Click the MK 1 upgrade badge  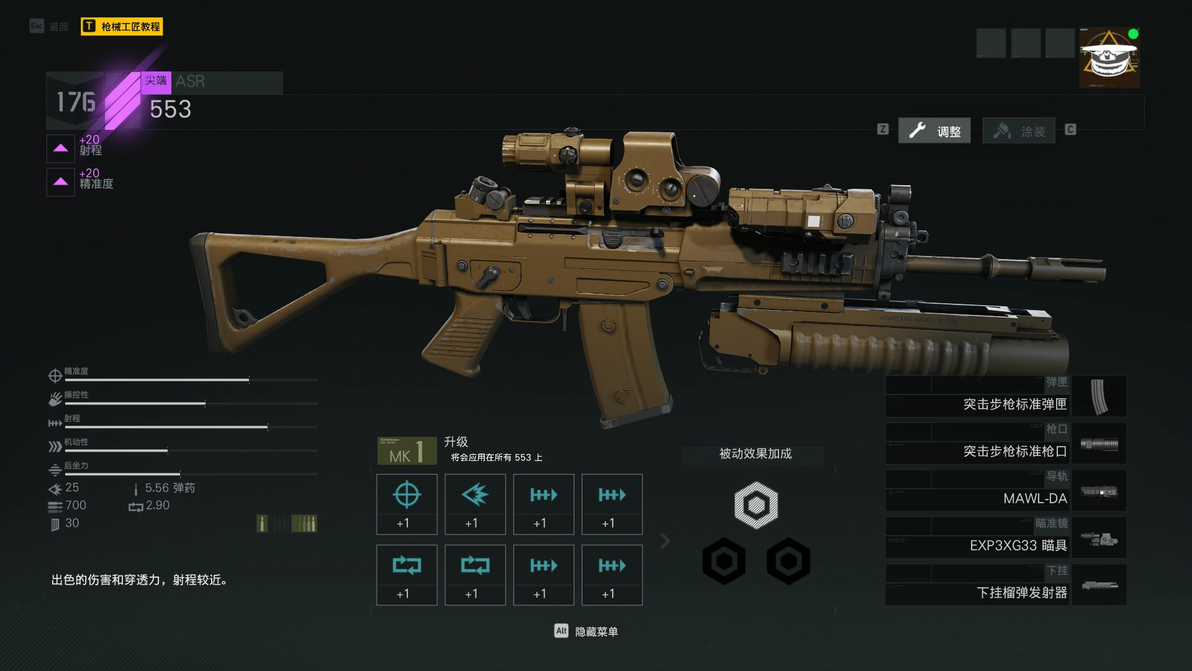pos(406,452)
